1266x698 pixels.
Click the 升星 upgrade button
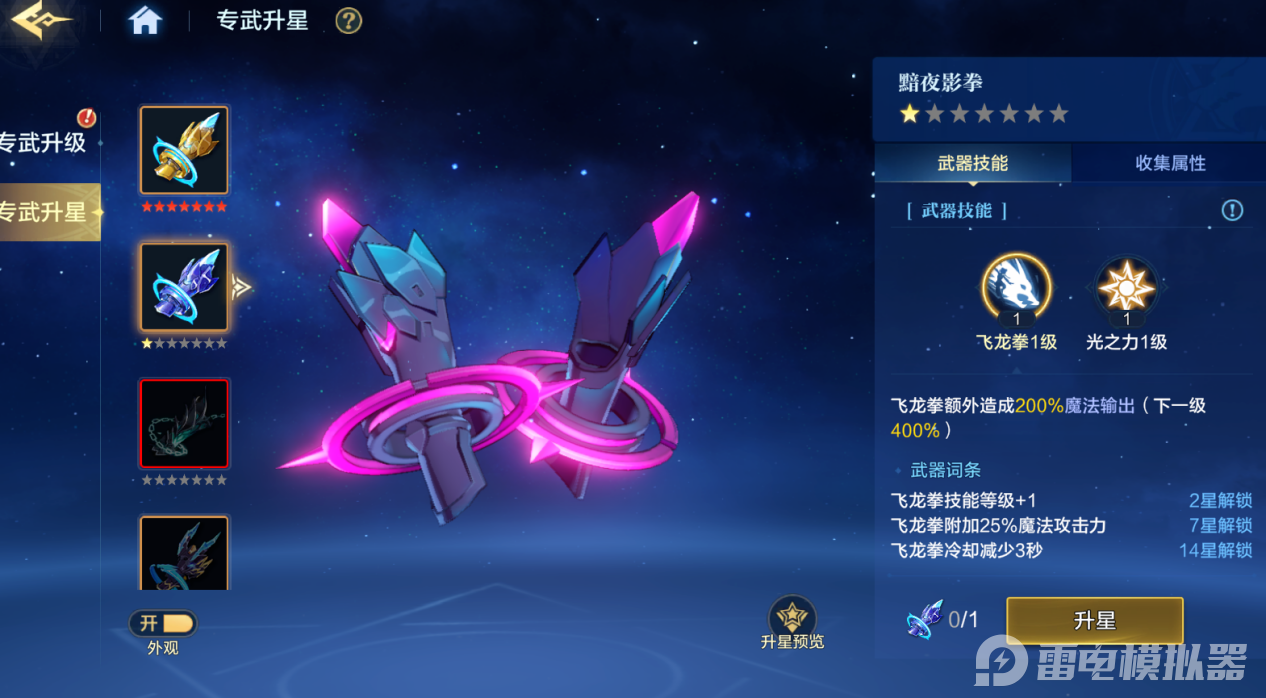1094,621
